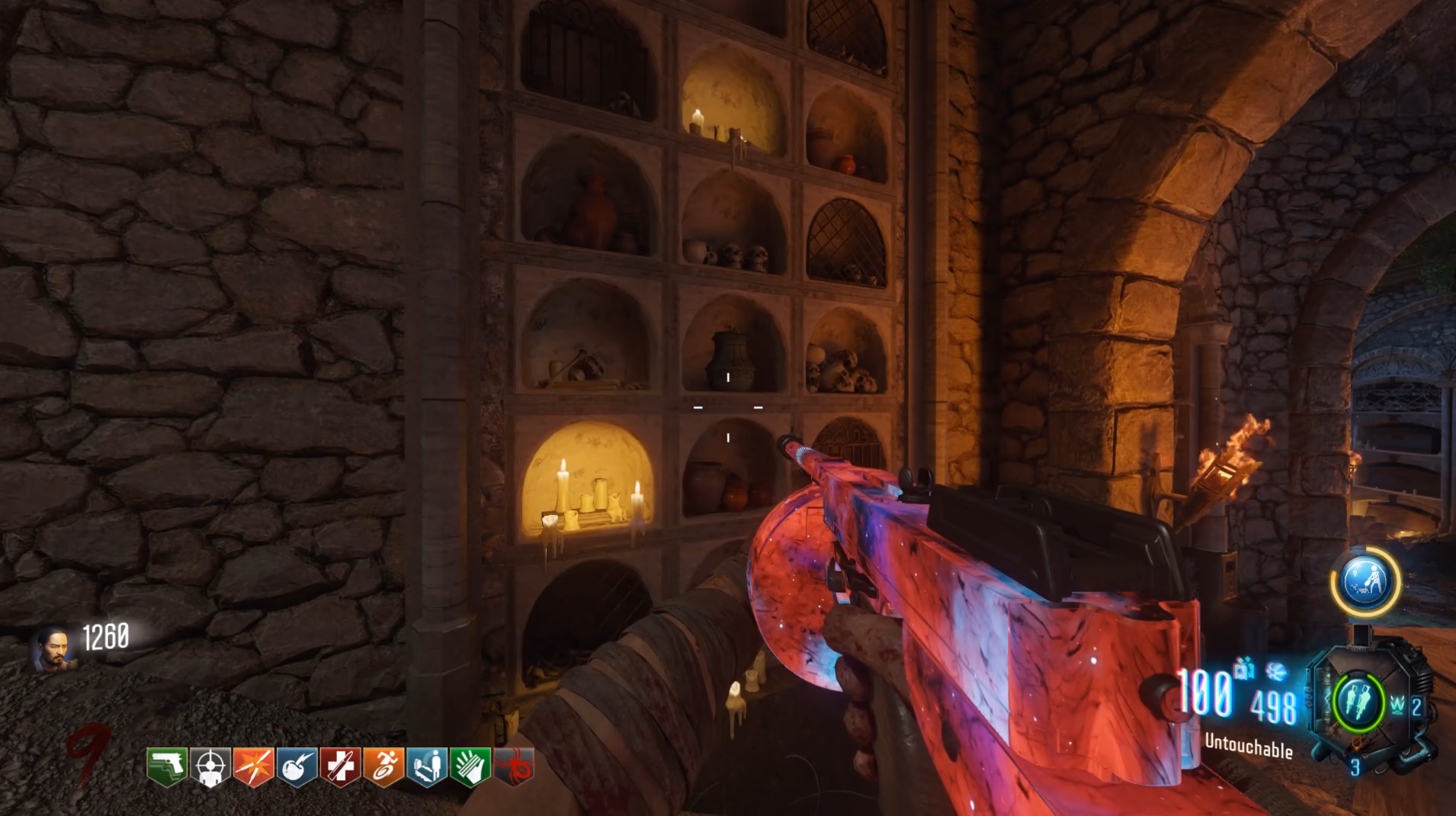Select the blue Electric Cherry perk icon

[297, 766]
